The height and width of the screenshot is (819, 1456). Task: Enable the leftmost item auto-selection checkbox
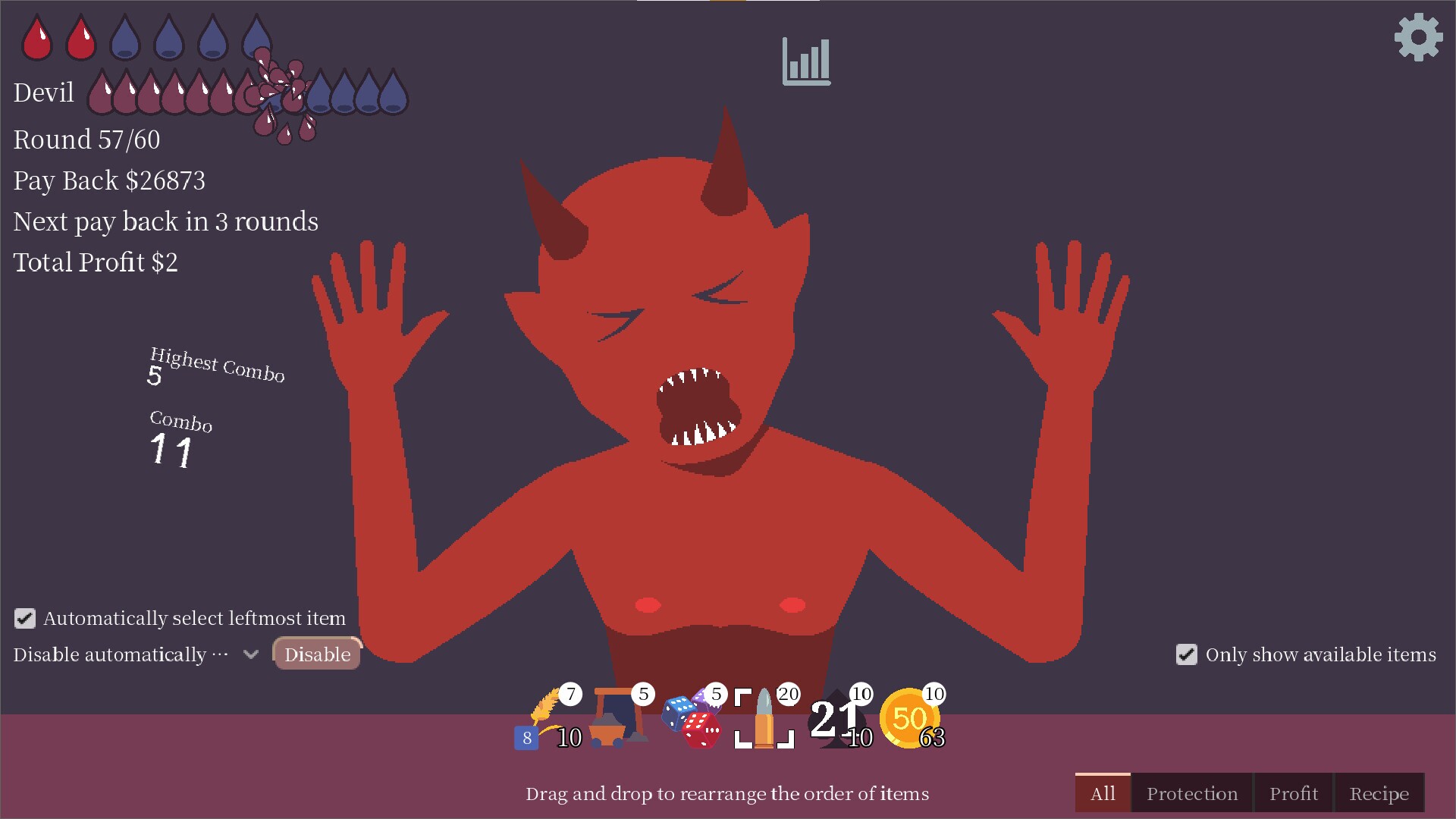coord(25,618)
